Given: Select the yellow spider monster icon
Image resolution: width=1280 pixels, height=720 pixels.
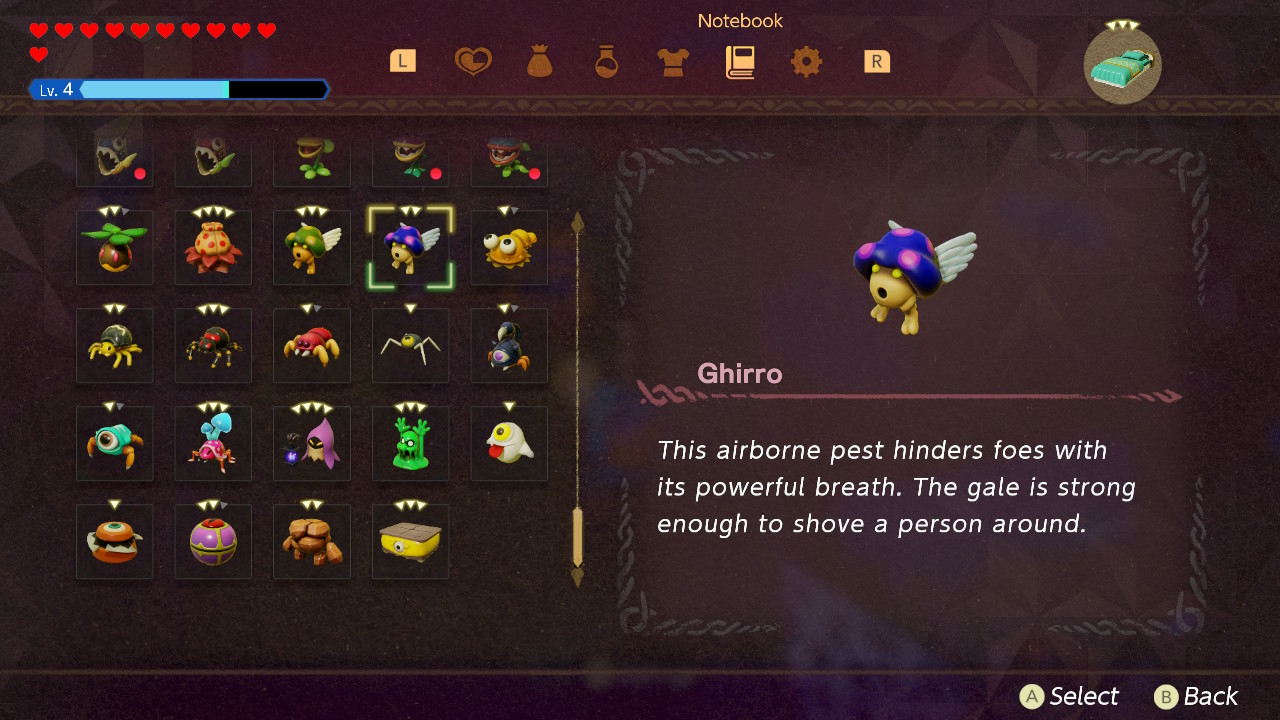Looking at the screenshot, I should tap(114, 345).
